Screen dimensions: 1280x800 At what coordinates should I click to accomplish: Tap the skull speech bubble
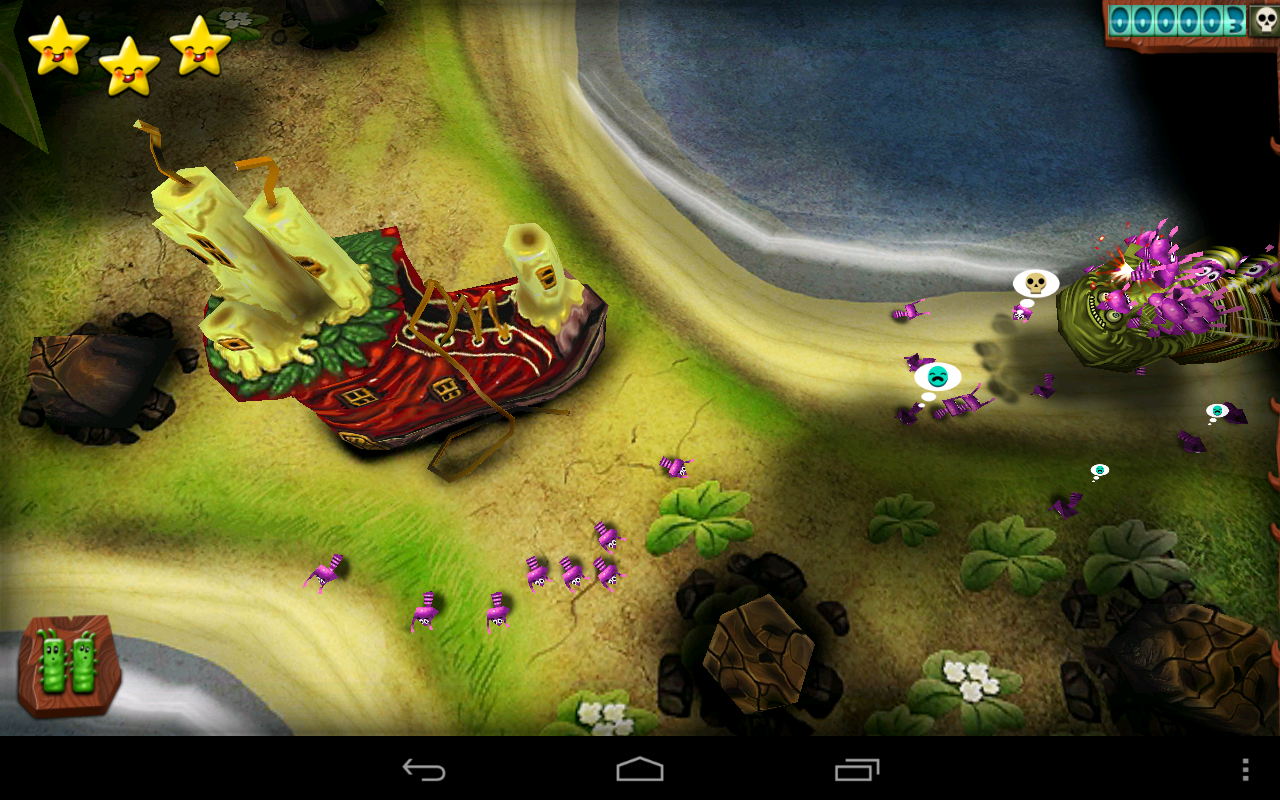click(1035, 283)
